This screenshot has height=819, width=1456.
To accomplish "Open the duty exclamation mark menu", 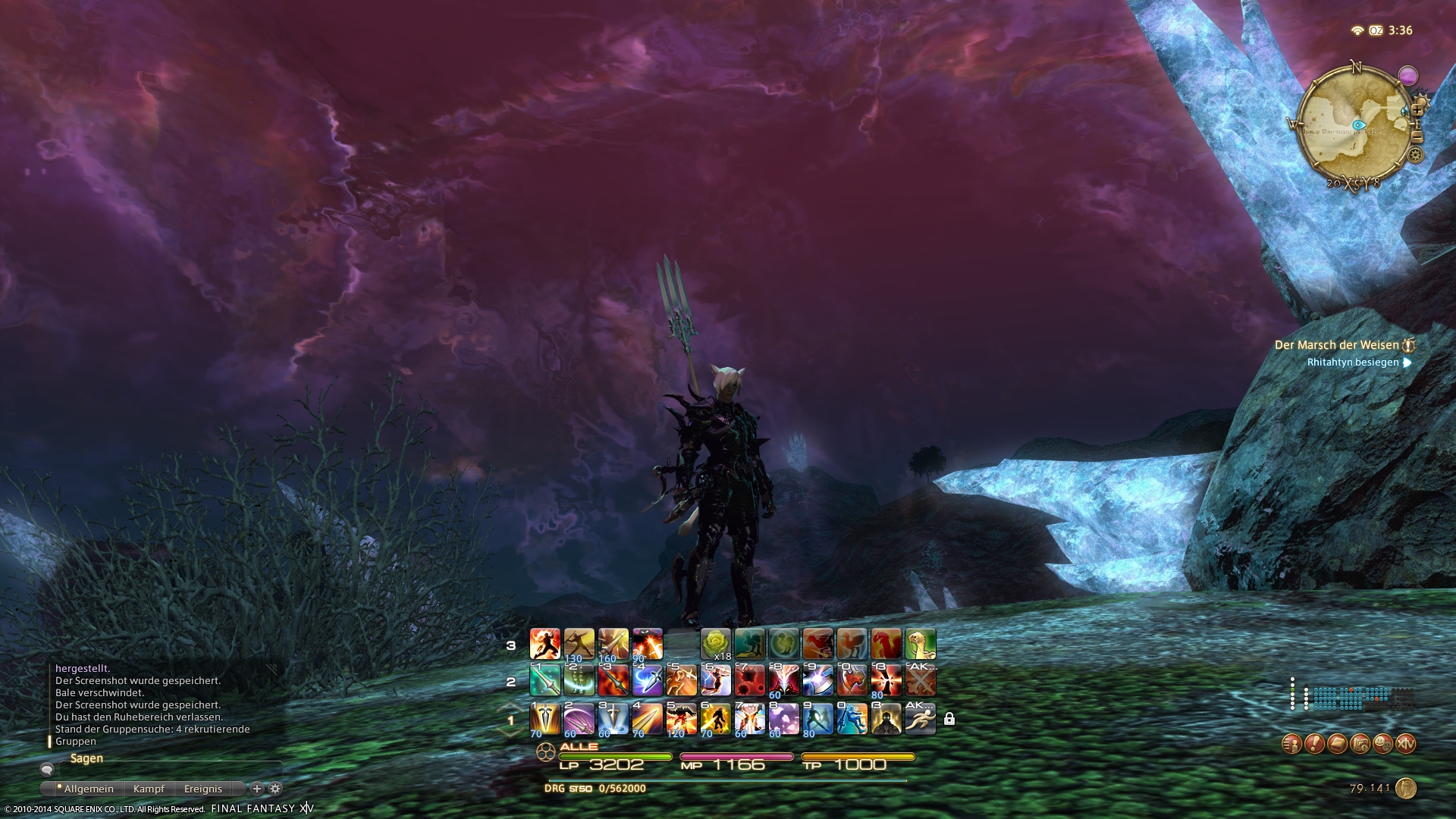I will 1314,744.
